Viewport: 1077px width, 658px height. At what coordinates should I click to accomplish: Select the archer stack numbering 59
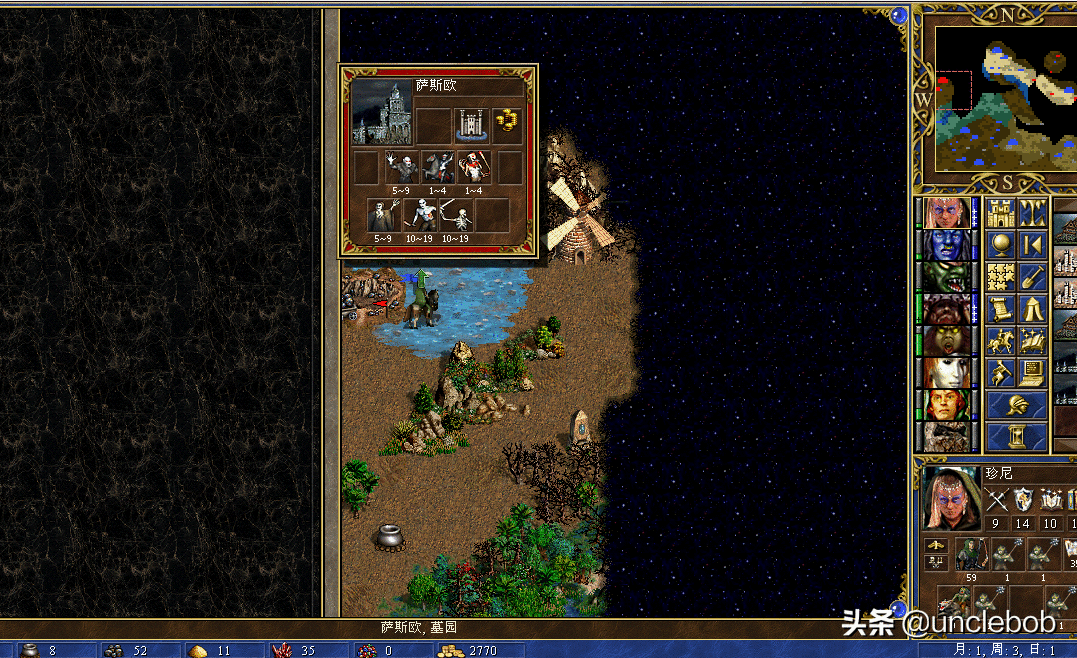click(x=971, y=555)
